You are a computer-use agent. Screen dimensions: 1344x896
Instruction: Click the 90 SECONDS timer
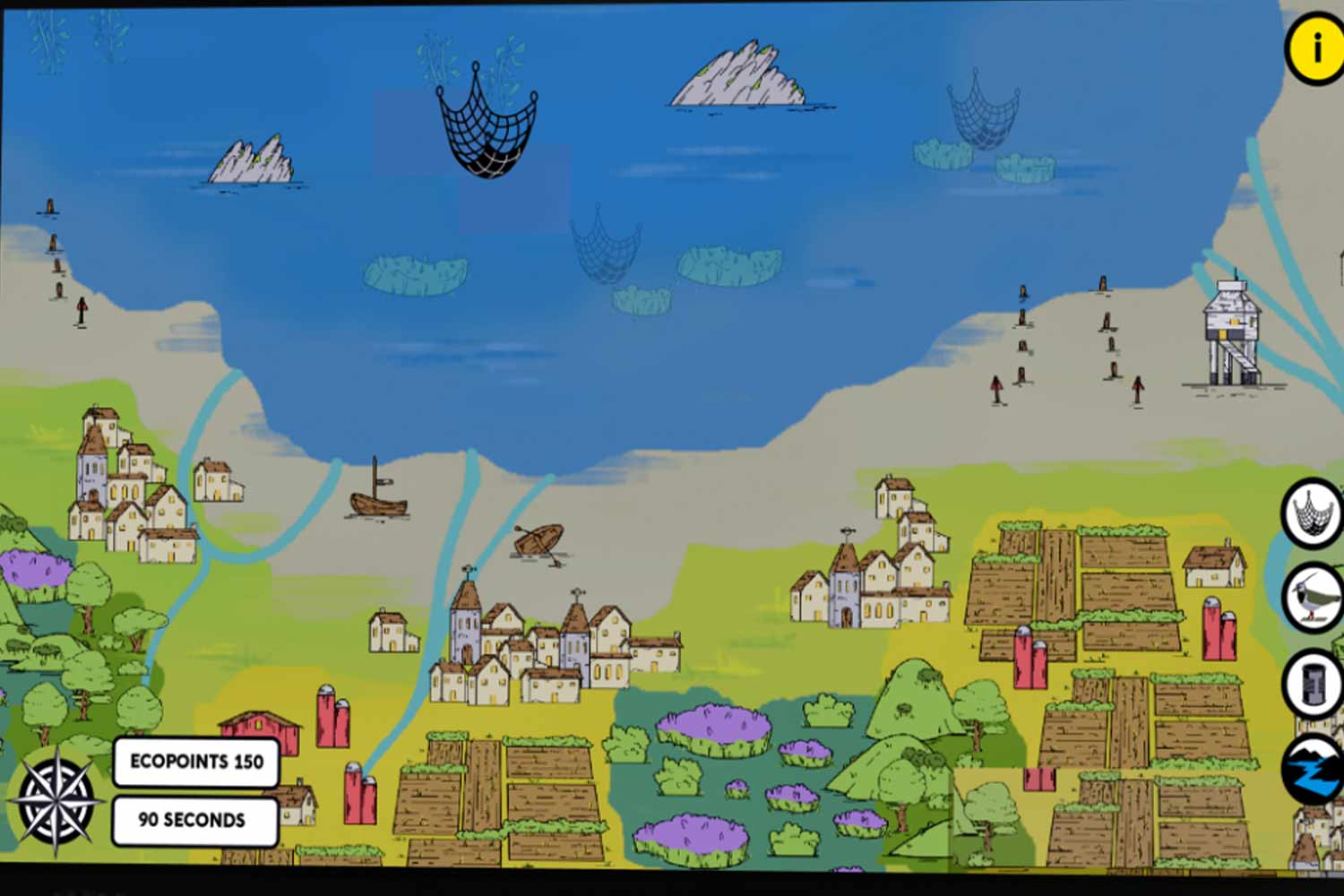pos(194,818)
